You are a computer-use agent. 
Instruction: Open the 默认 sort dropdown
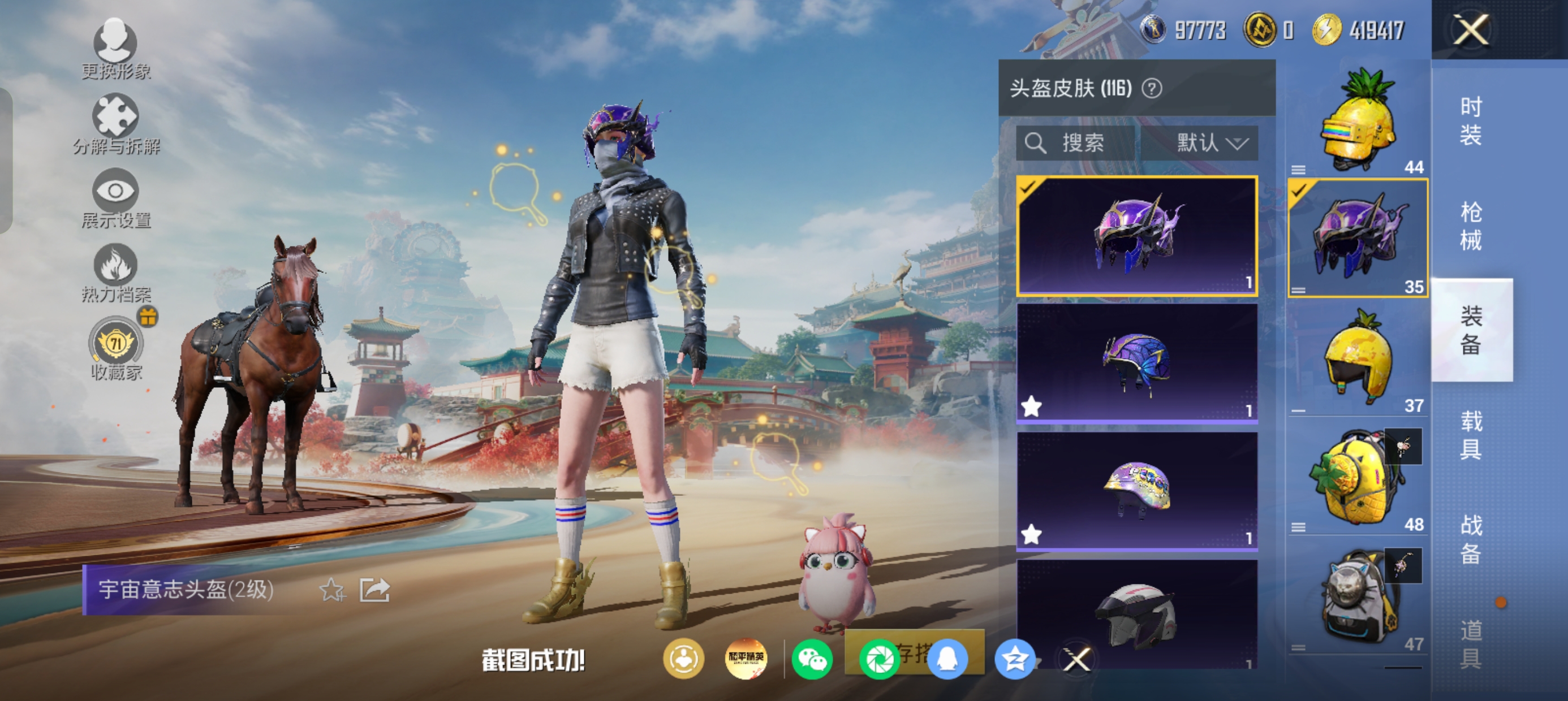coord(1210,143)
